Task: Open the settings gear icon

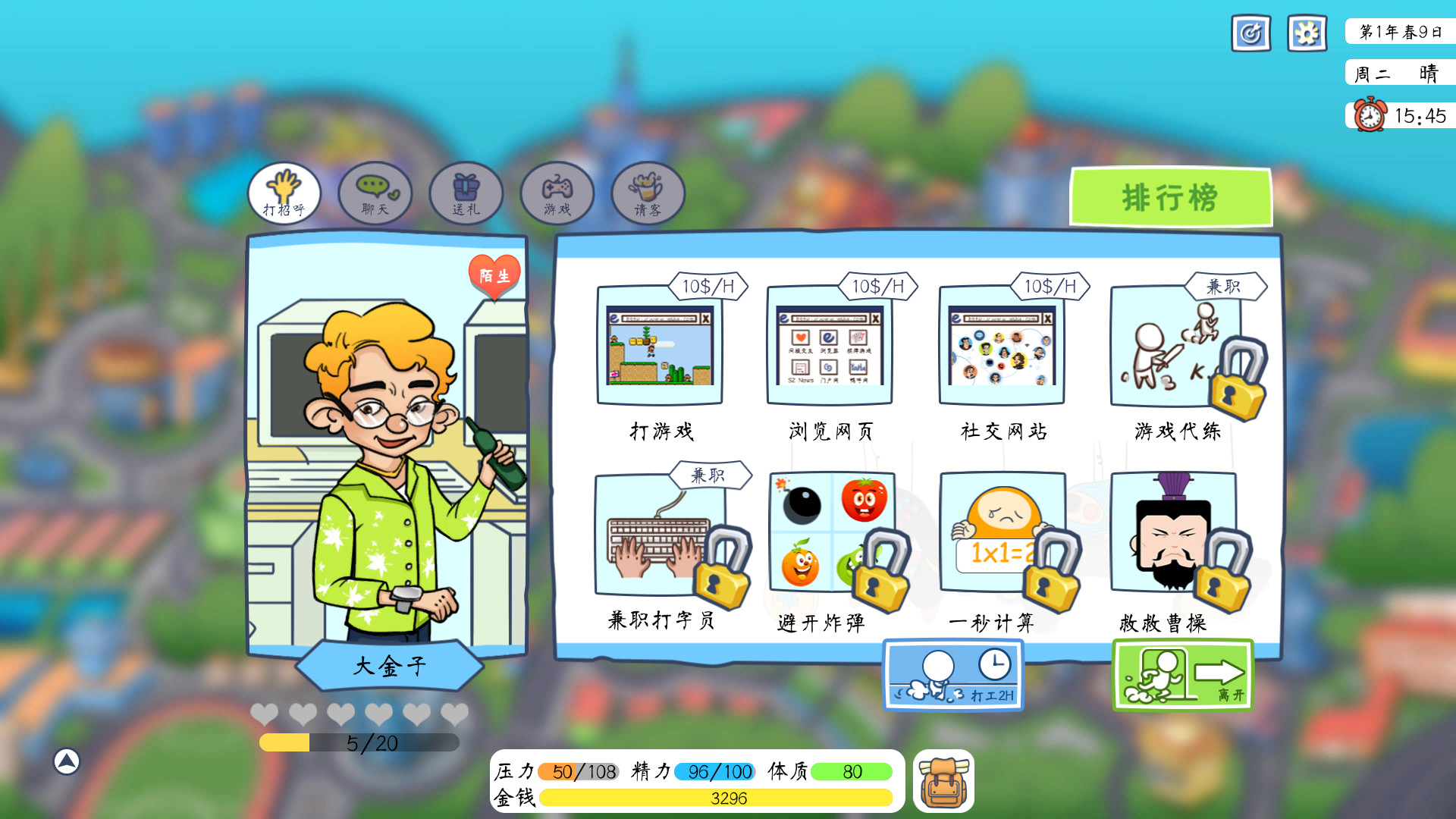Action: click(x=1307, y=33)
